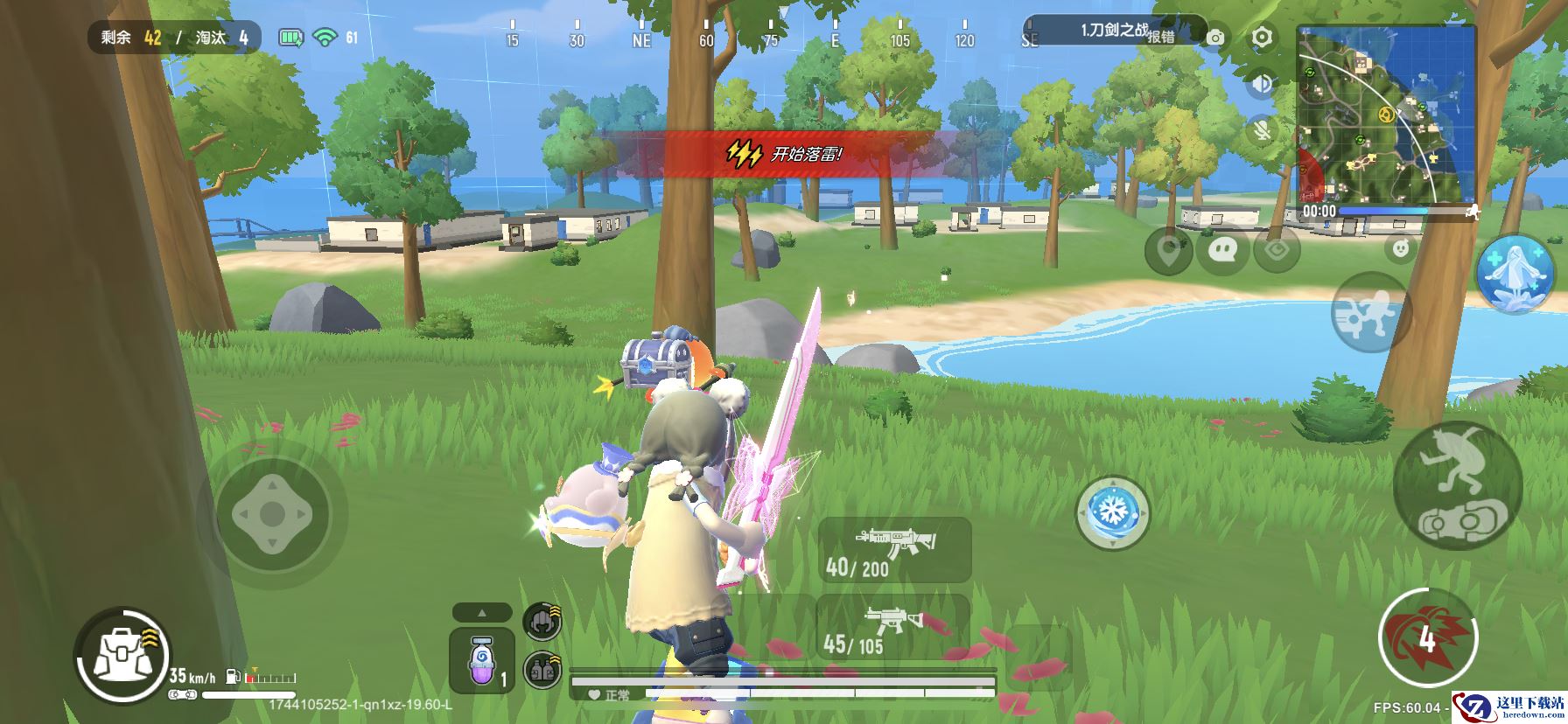Use the snowflake ice skill

click(x=1112, y=511)
